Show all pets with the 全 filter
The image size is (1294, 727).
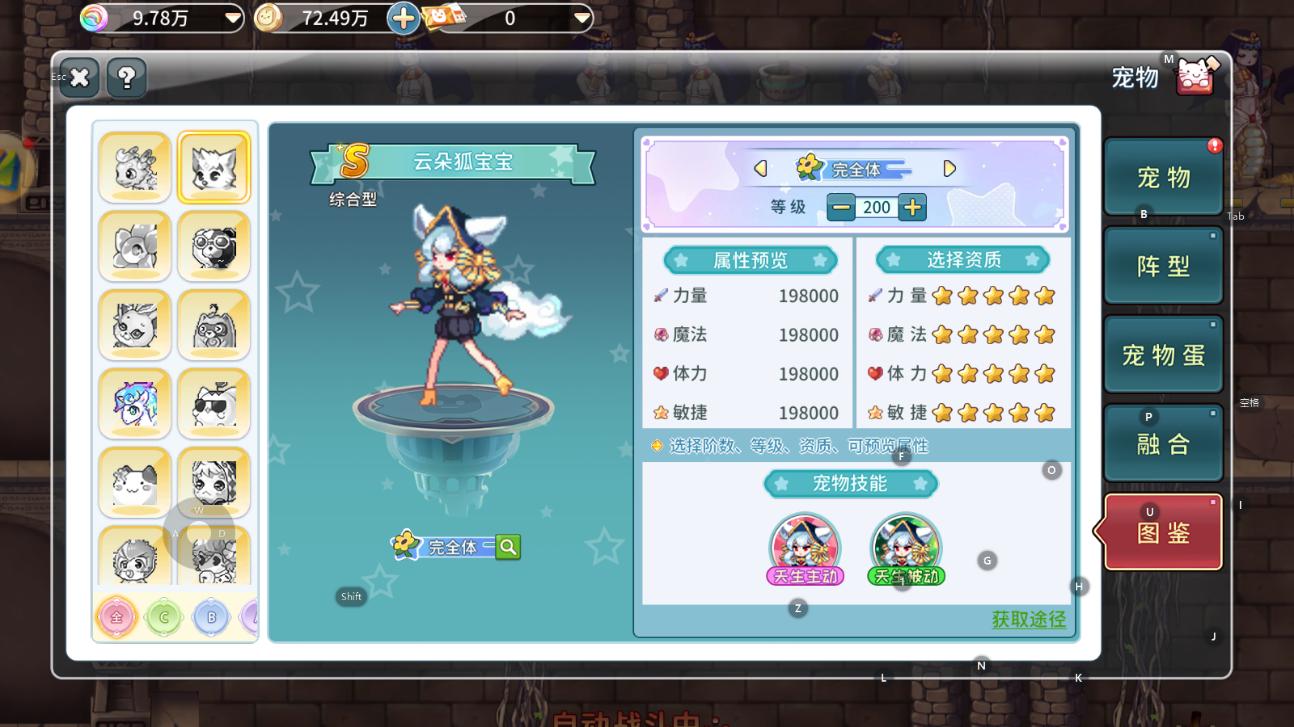pyautogui.click(x=116, y=617)
